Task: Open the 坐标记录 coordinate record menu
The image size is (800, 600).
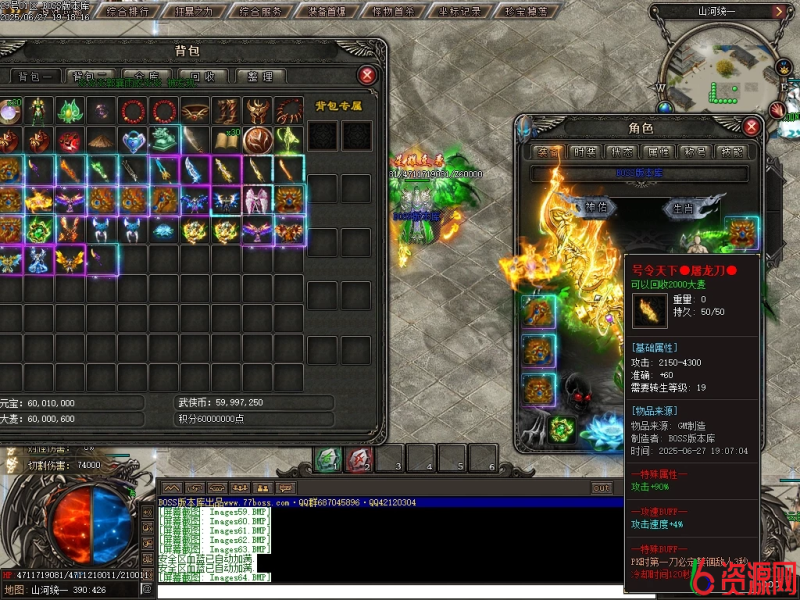Action: [x=459, y=12]
